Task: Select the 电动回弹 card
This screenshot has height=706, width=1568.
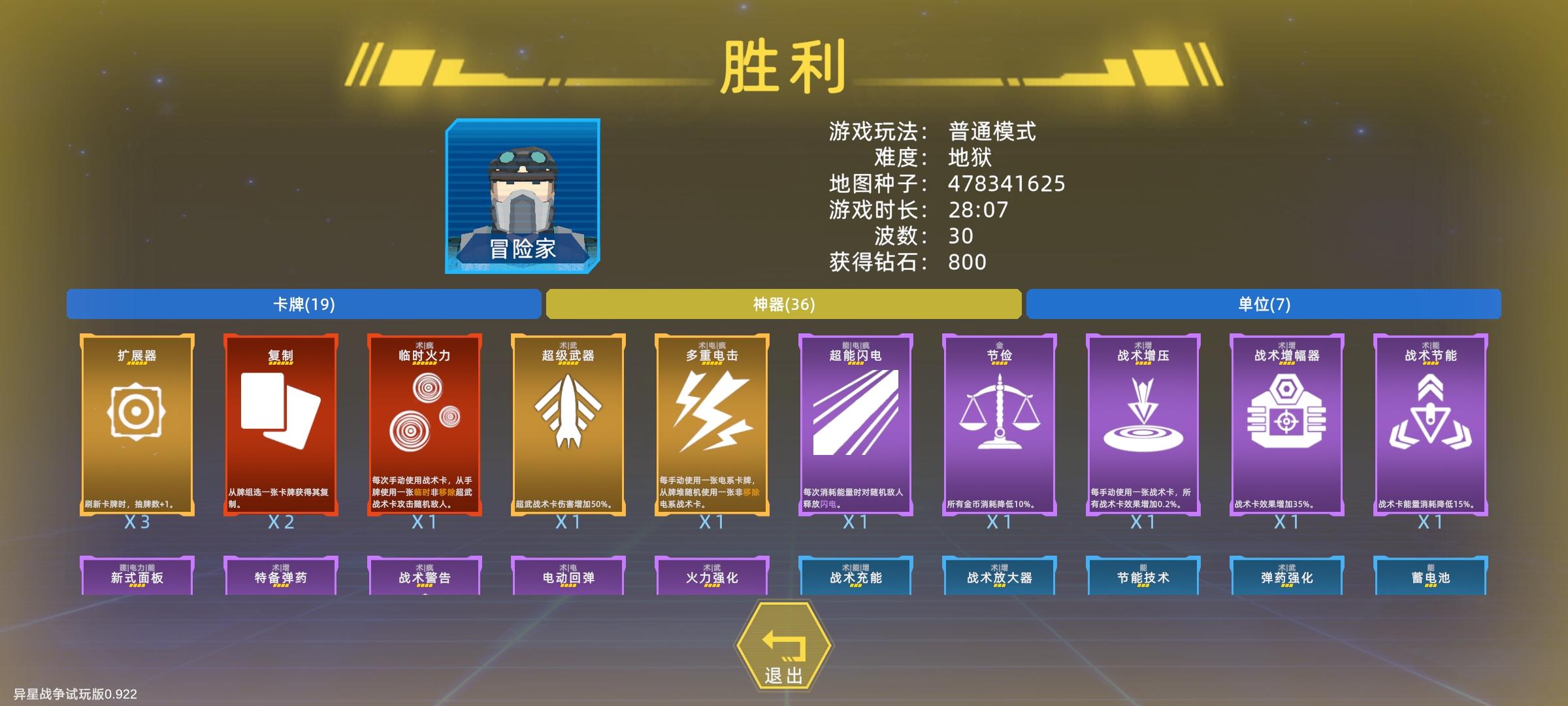Action: tap(568, 577)
